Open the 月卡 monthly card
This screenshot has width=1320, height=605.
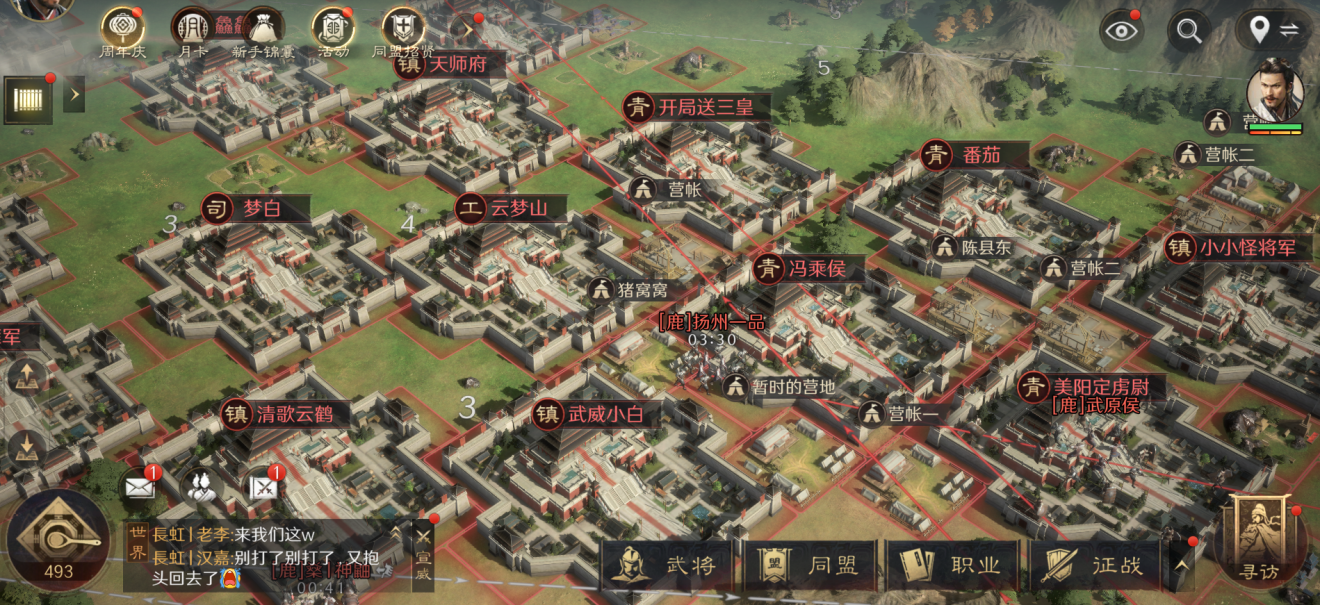[x=191, y=32]
